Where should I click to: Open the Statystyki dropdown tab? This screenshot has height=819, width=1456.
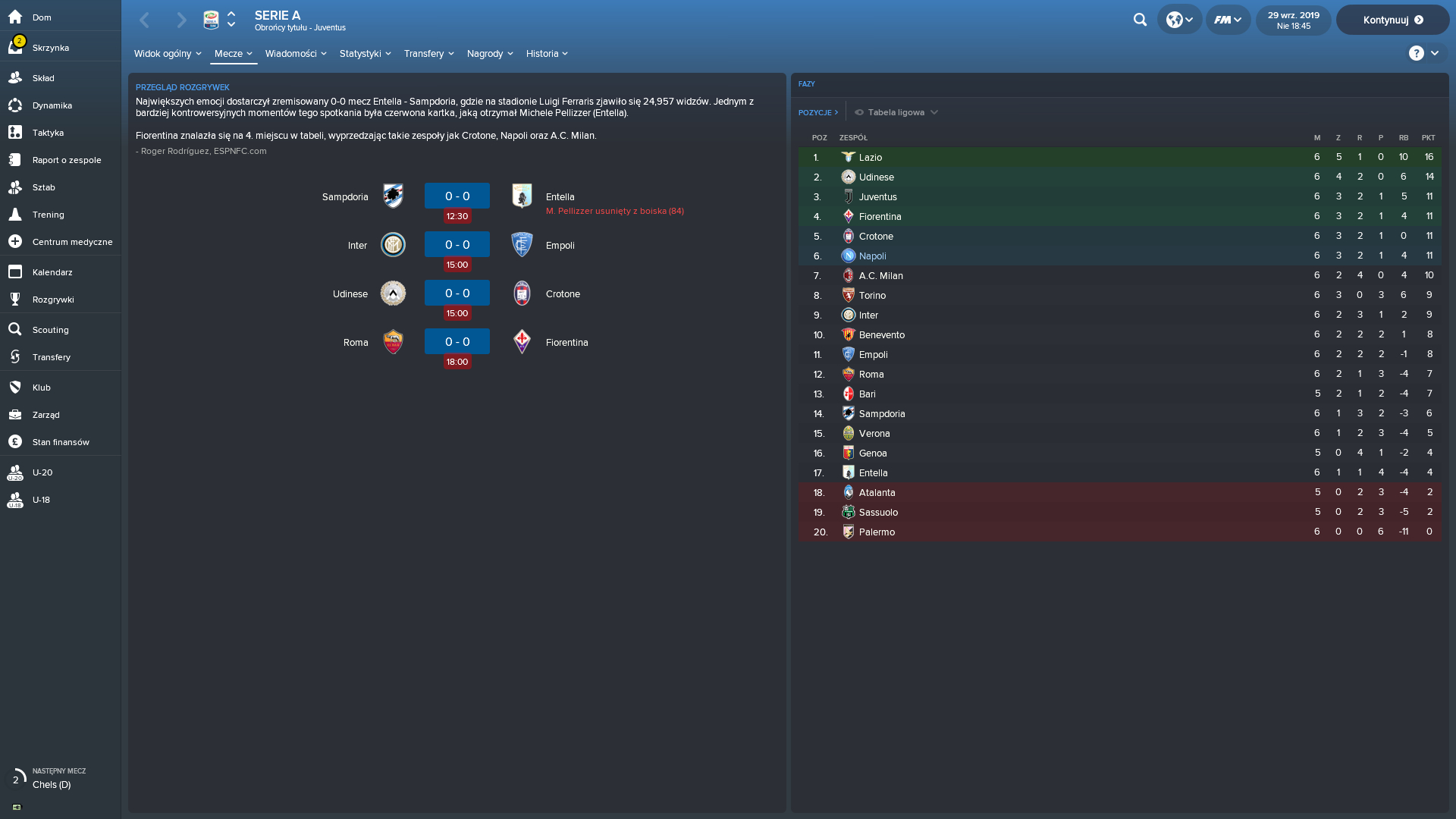coord(365,54)
